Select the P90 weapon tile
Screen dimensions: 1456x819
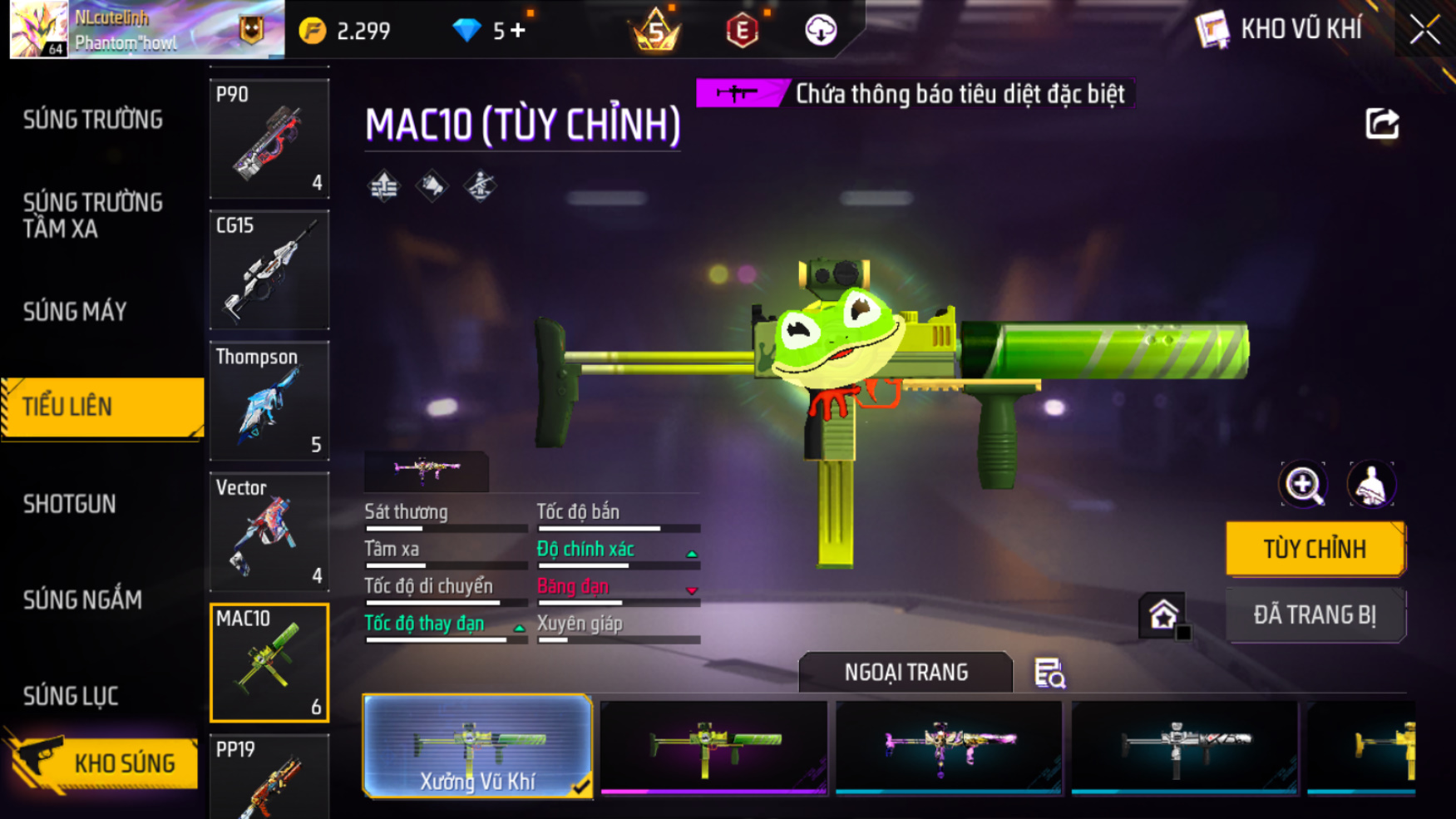tap(269, 139)
